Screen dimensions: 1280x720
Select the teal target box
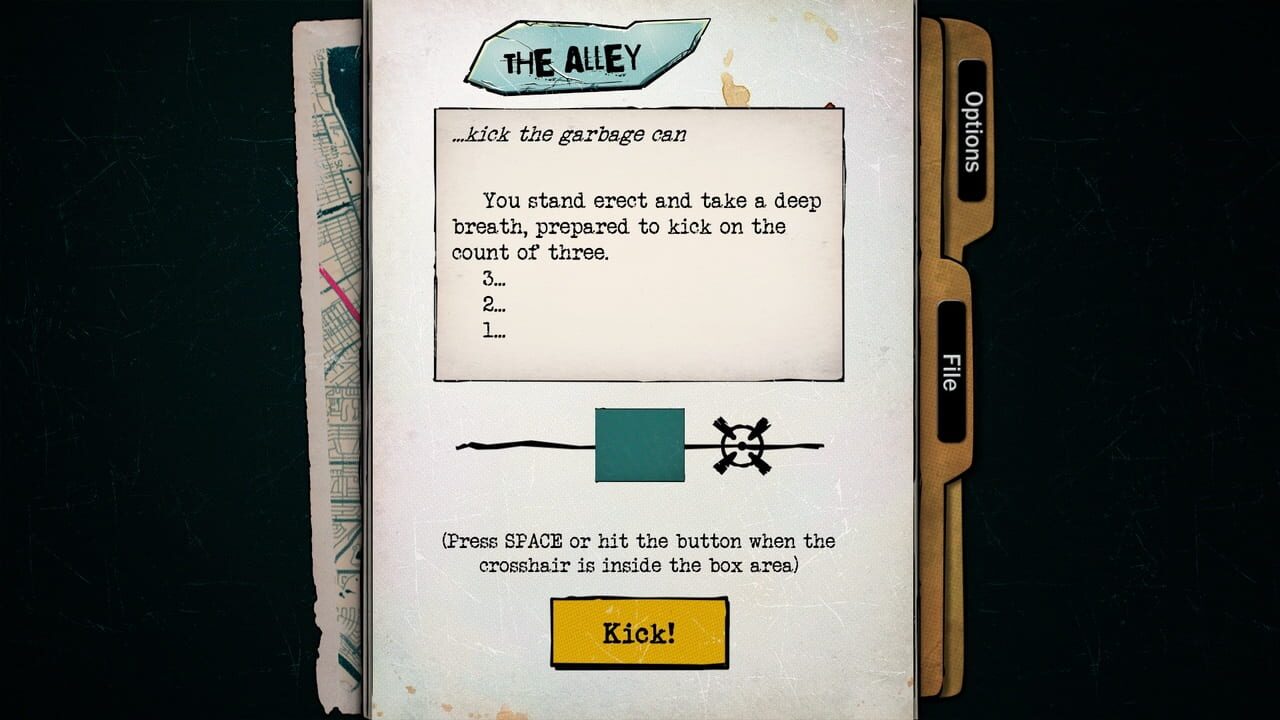tap(638, 444)
